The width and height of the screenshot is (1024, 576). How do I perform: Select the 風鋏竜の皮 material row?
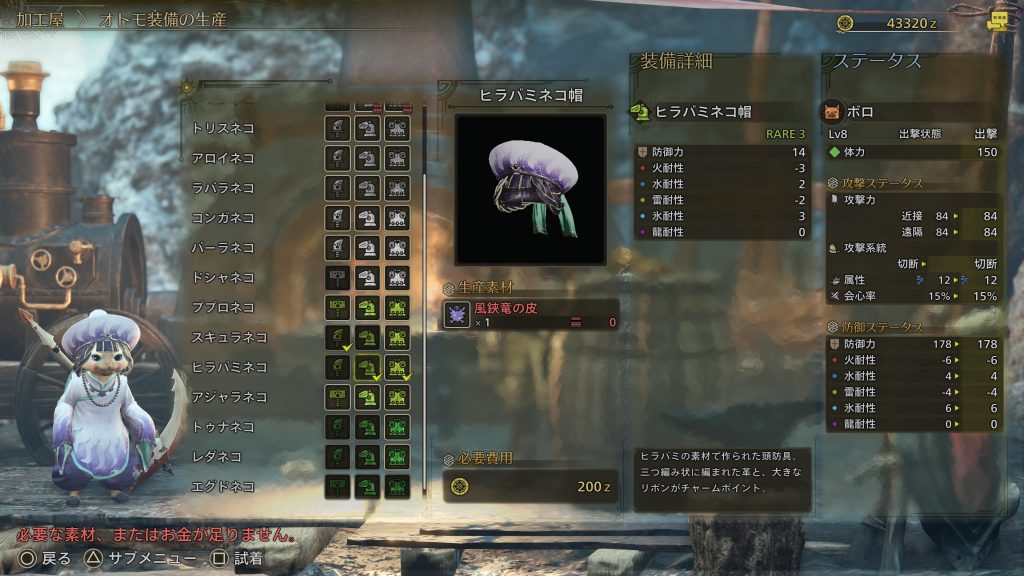tap(530, 315)
